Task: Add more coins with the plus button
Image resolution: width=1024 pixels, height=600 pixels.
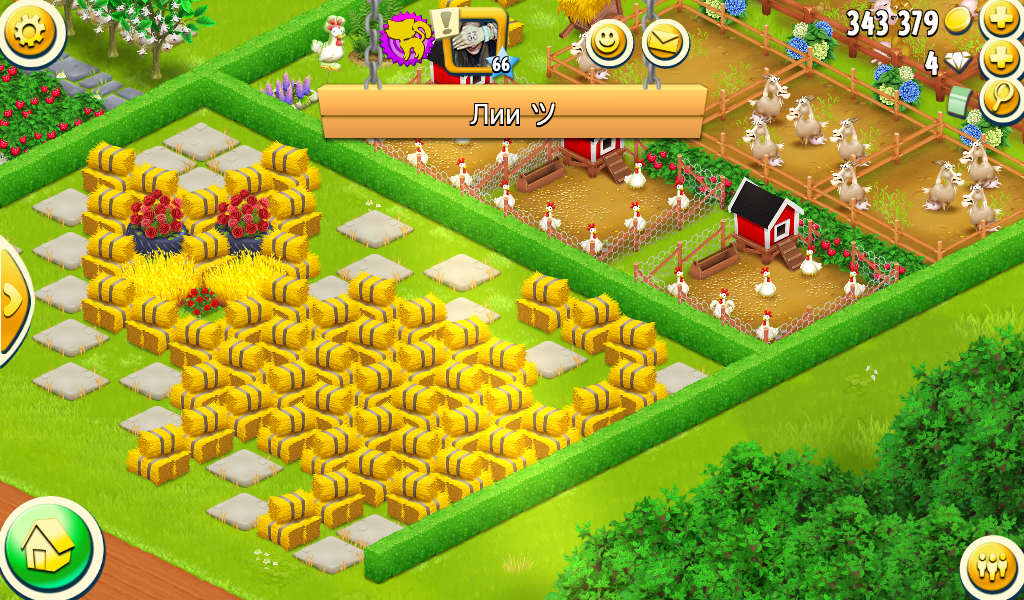Action: 1001,19
